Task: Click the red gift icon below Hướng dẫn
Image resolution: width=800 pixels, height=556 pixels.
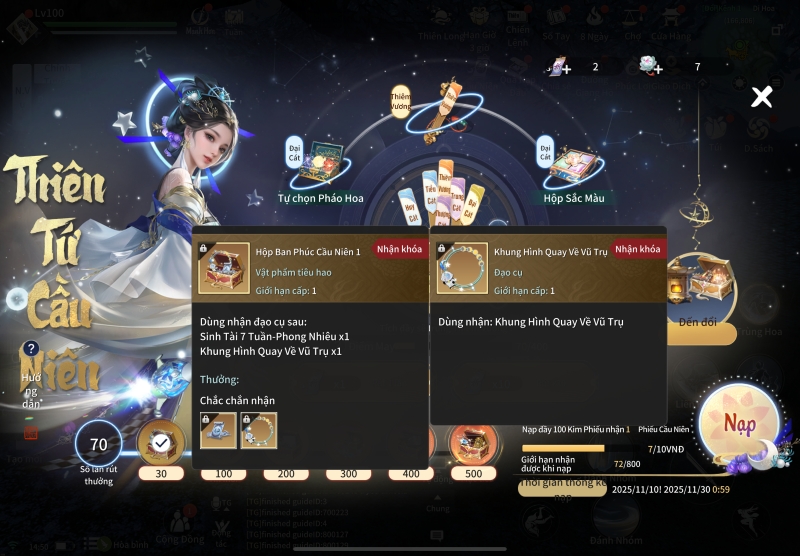Action: (31, 432)
